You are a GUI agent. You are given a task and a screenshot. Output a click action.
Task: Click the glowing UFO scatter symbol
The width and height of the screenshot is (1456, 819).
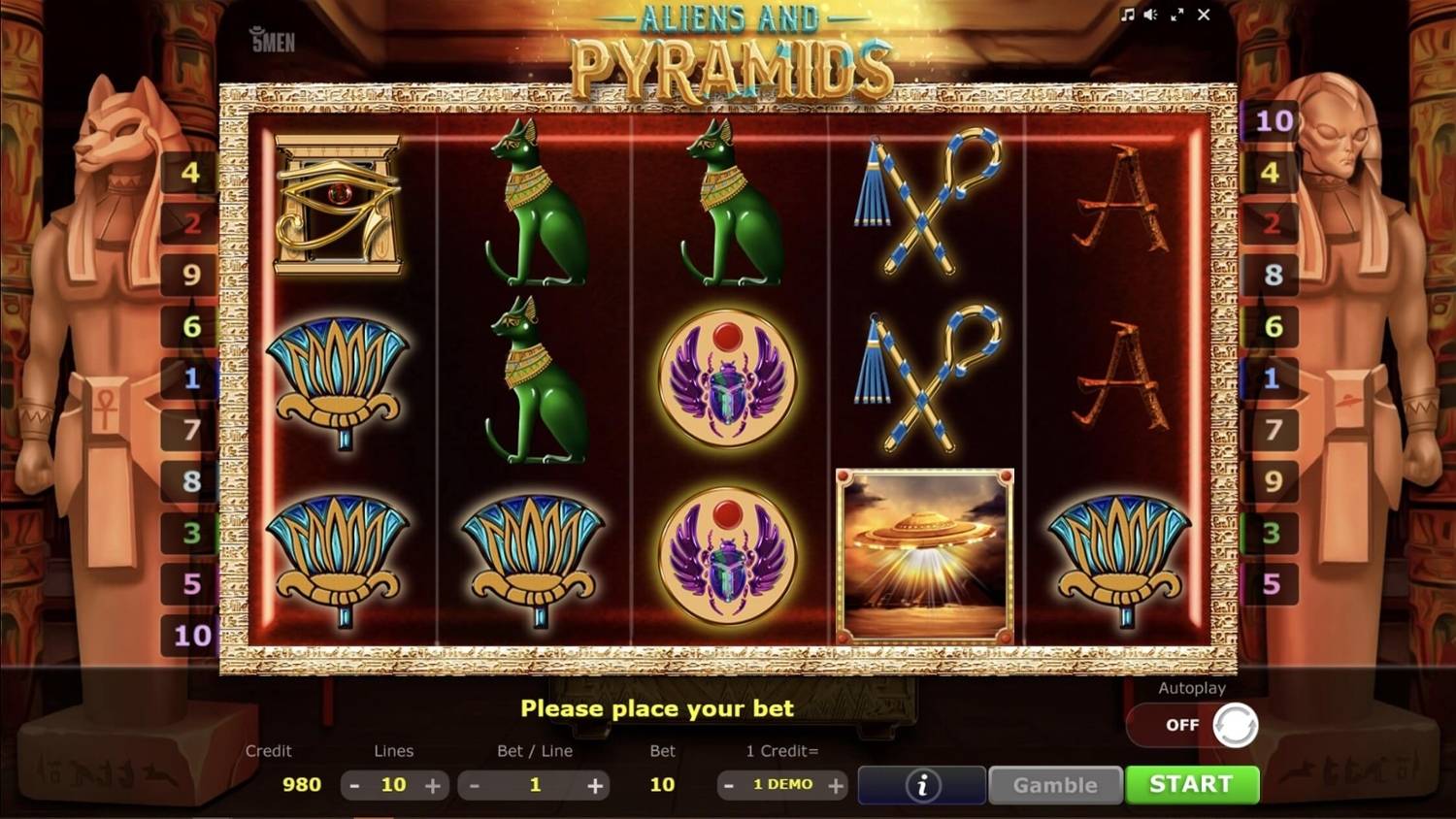(x=923, y=553)
